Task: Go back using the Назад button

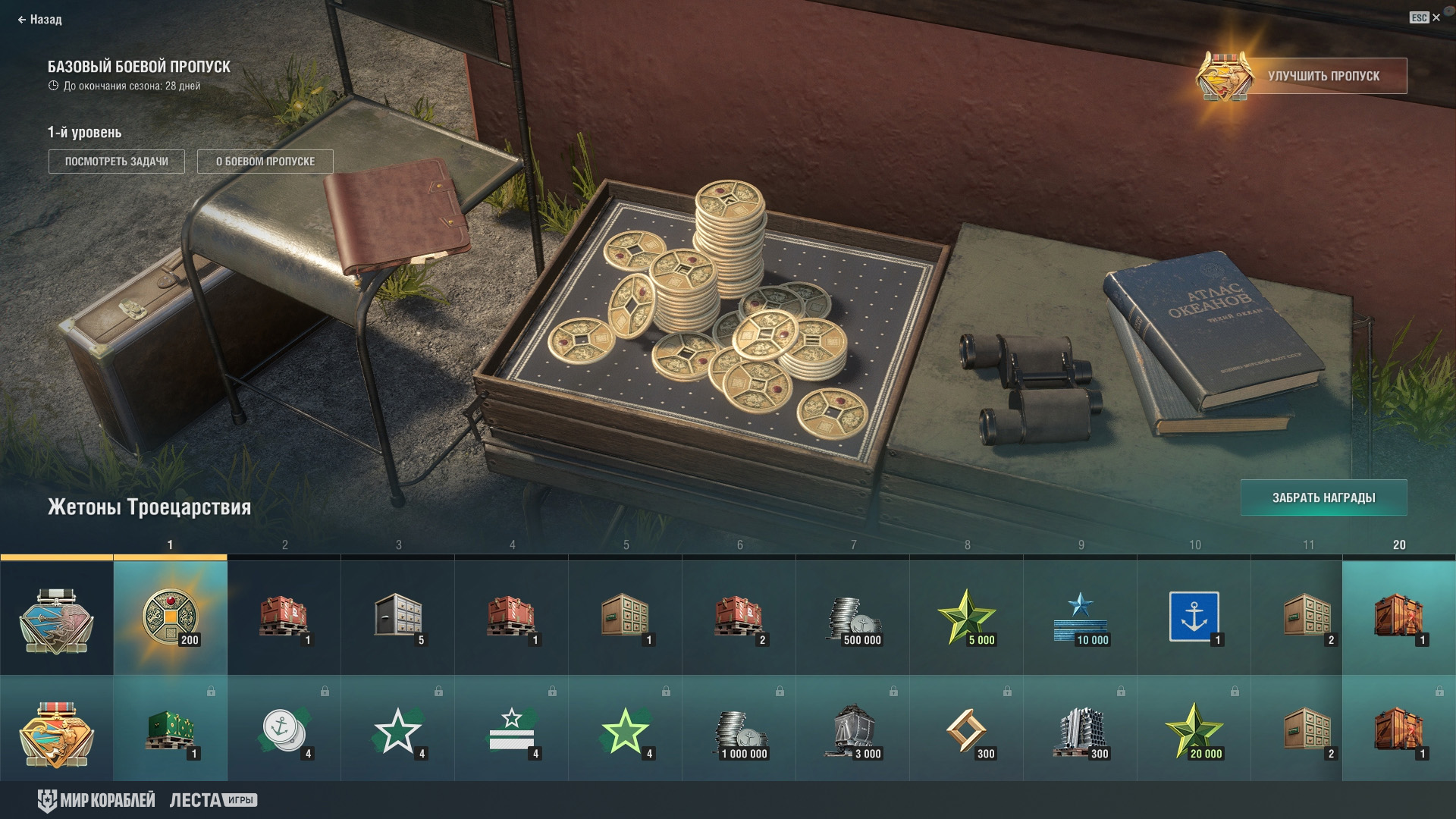Action: click(x=40, y=20)
